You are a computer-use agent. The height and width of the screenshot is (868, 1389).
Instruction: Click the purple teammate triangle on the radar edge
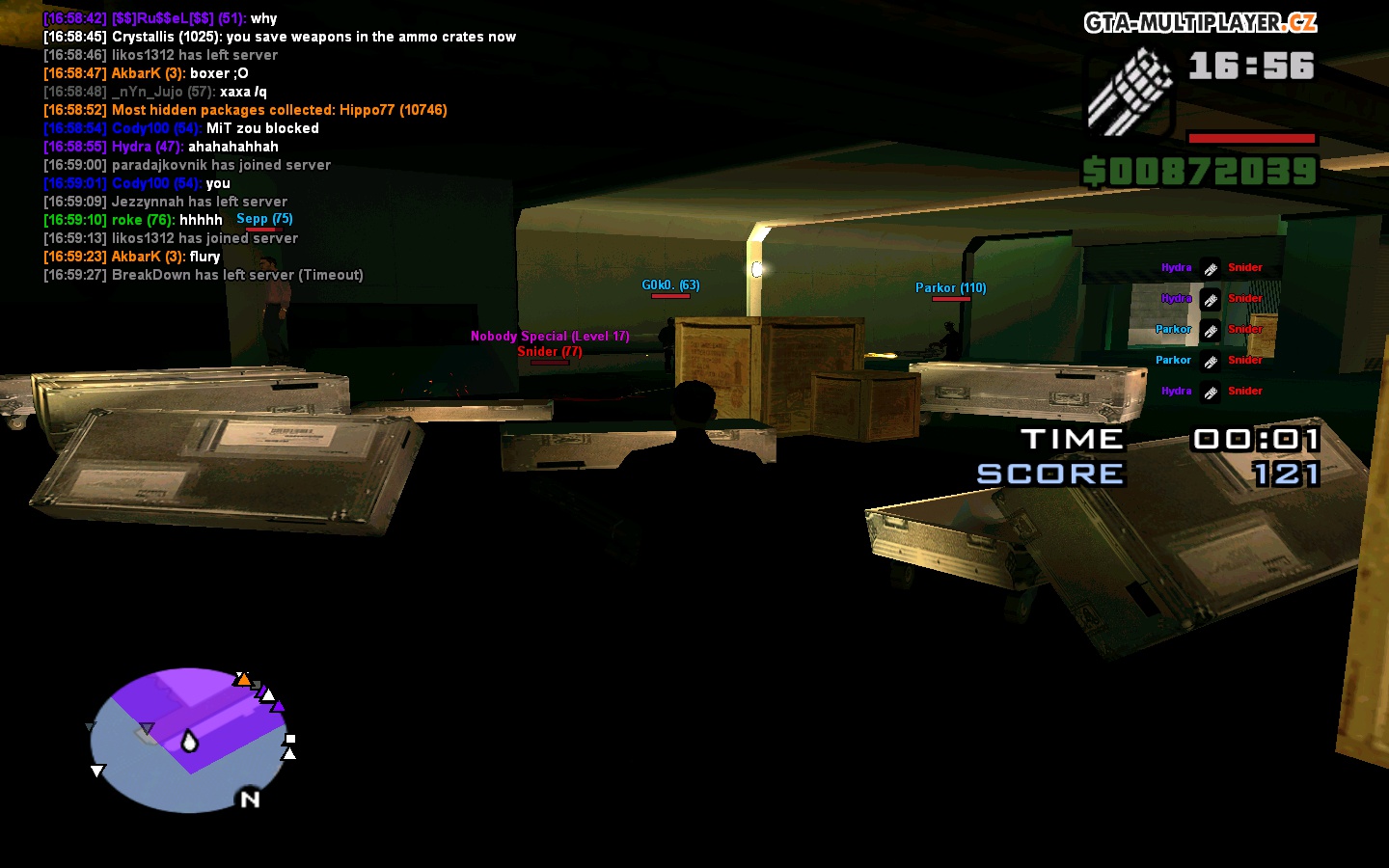click(278, 707)
